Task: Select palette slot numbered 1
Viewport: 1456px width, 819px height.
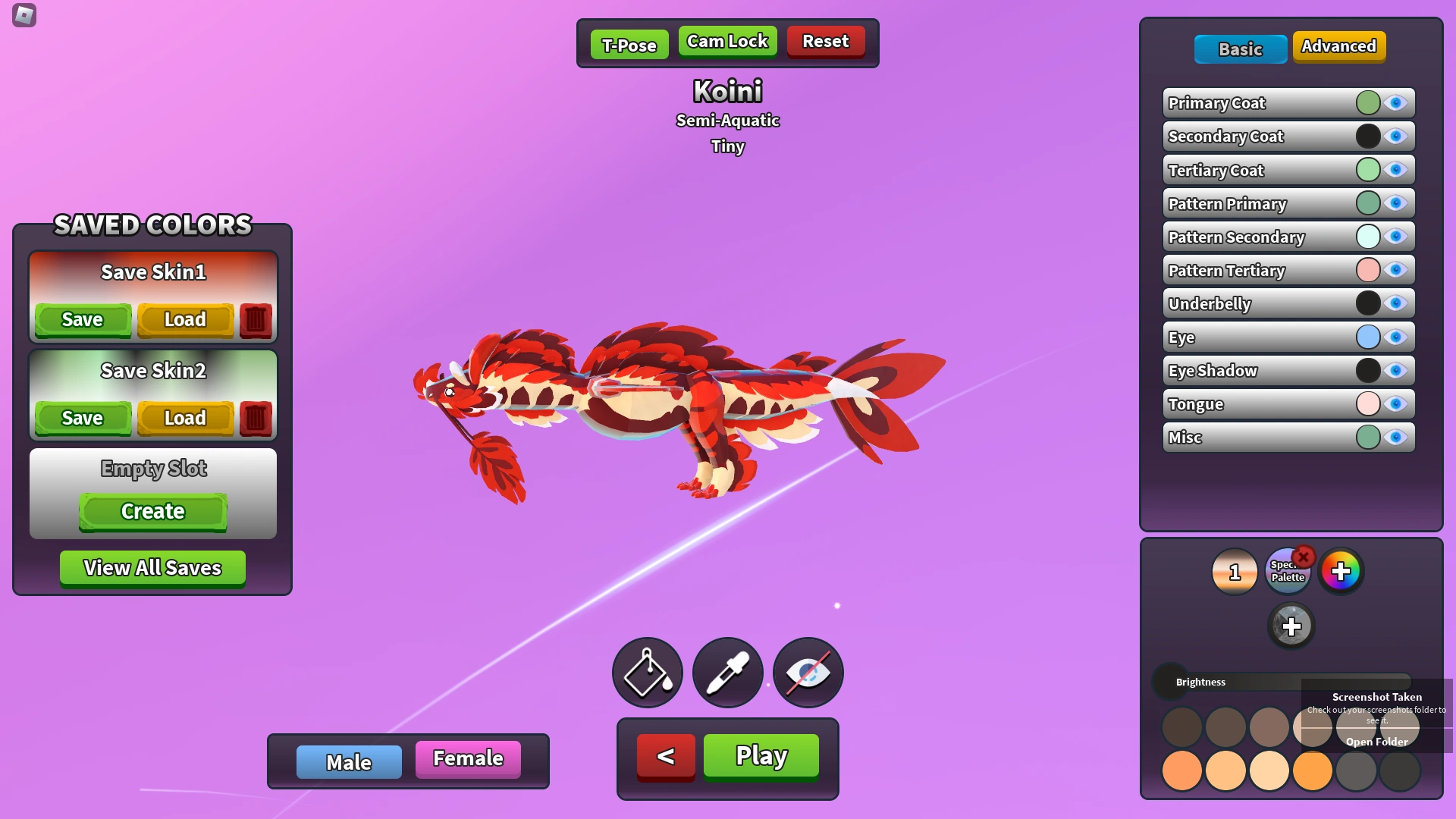Action: coord(1235,573)
